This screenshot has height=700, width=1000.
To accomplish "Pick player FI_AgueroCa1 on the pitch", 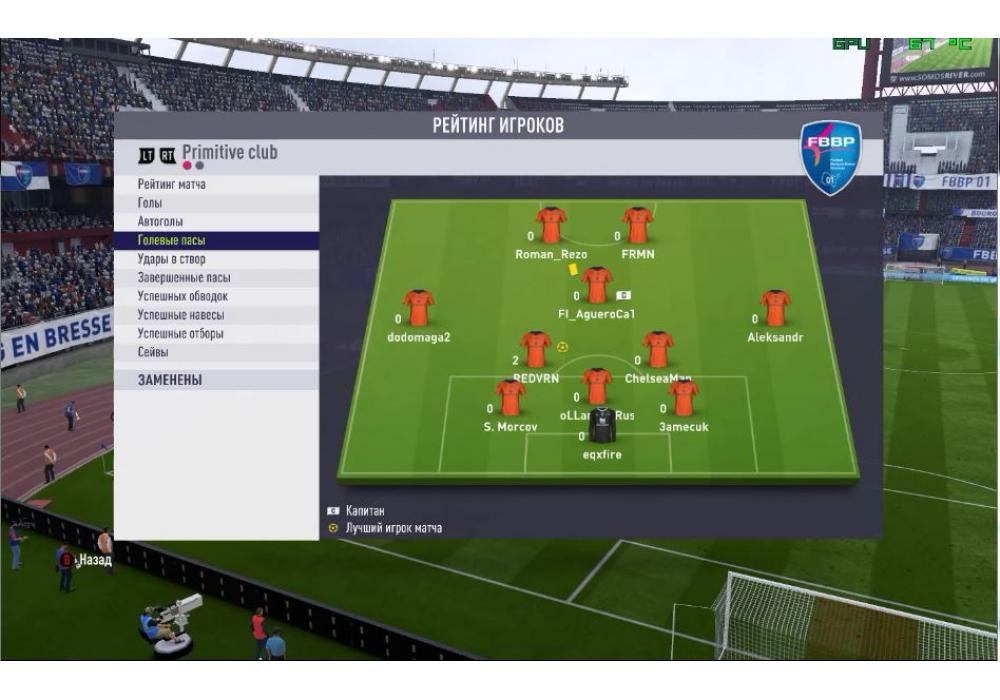I will tap(597, 285).
